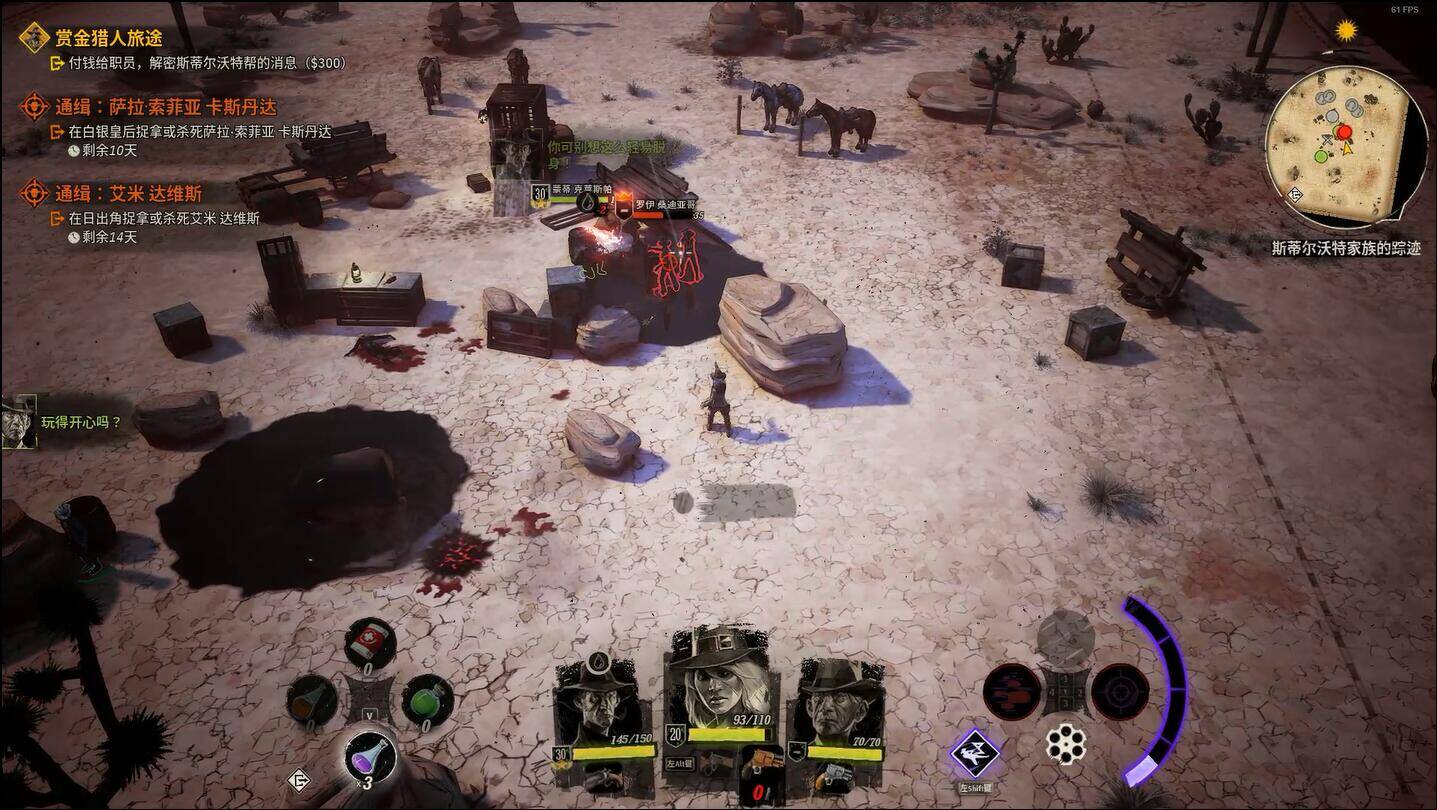Select the 艾米 达维斯 bounty objective
Screen dimensions: 1437x810
128,194
